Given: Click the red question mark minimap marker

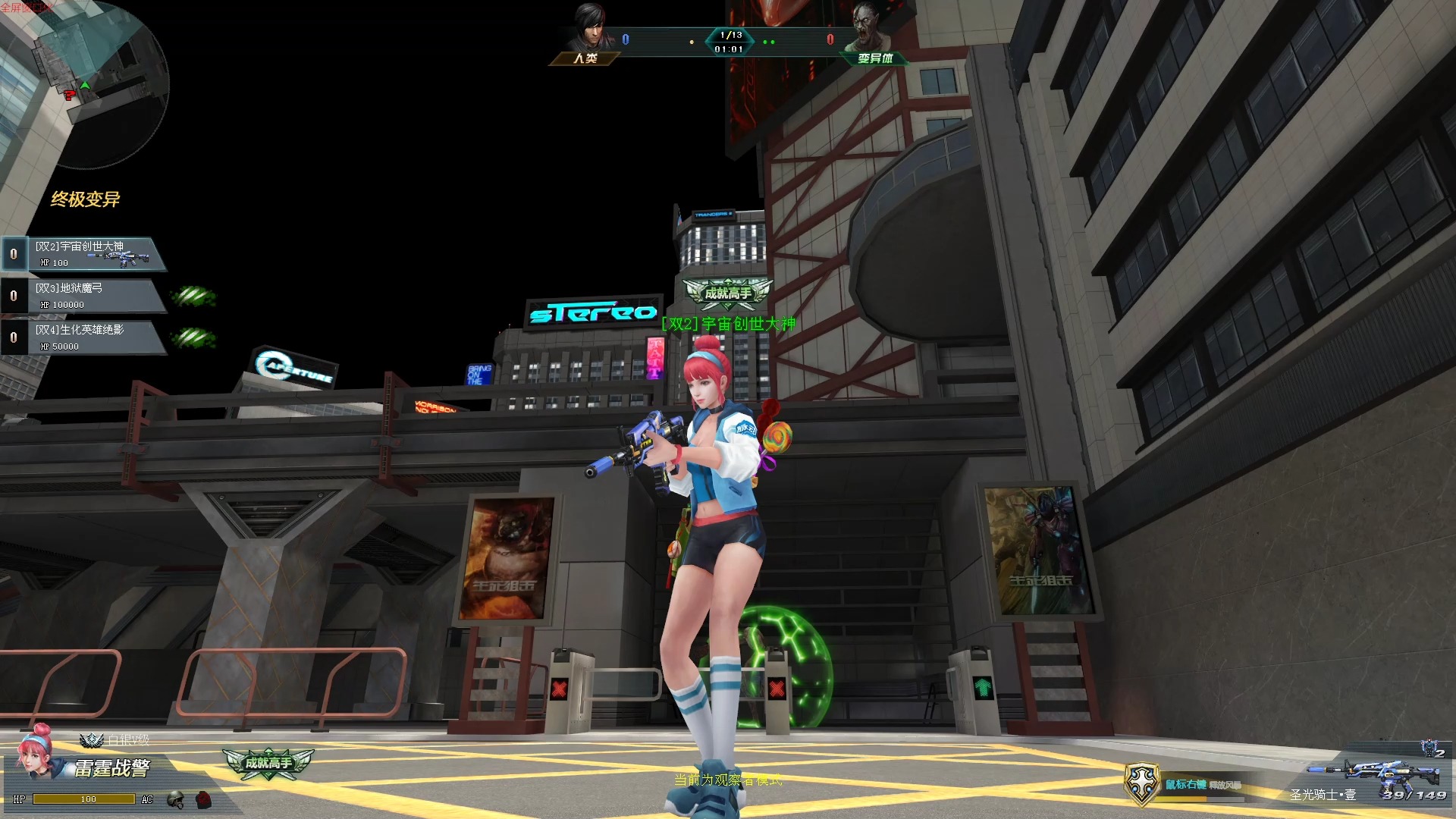Looking at the screenshot, I should [70, 96].
